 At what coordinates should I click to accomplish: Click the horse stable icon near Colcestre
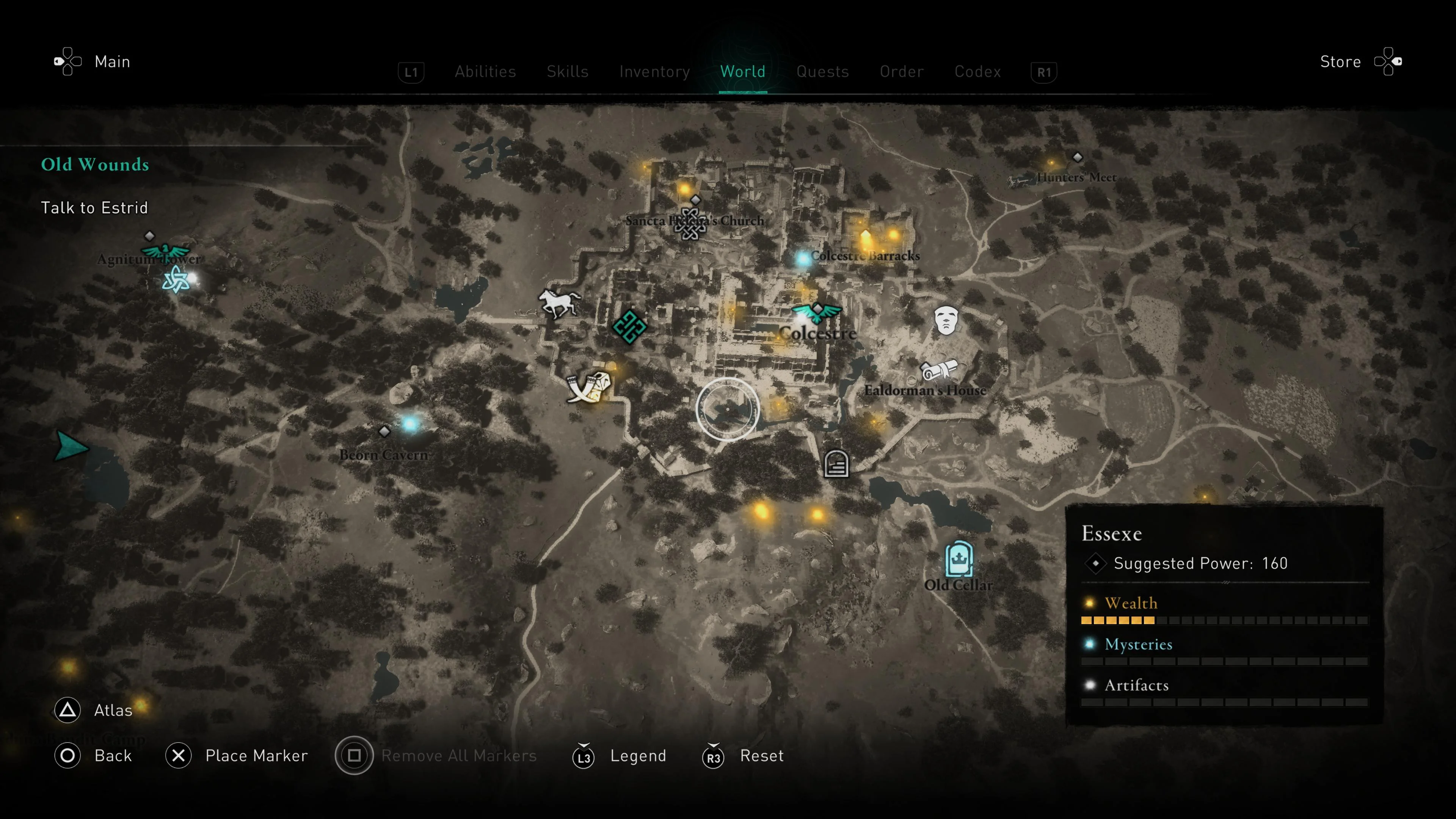point(559,303)
